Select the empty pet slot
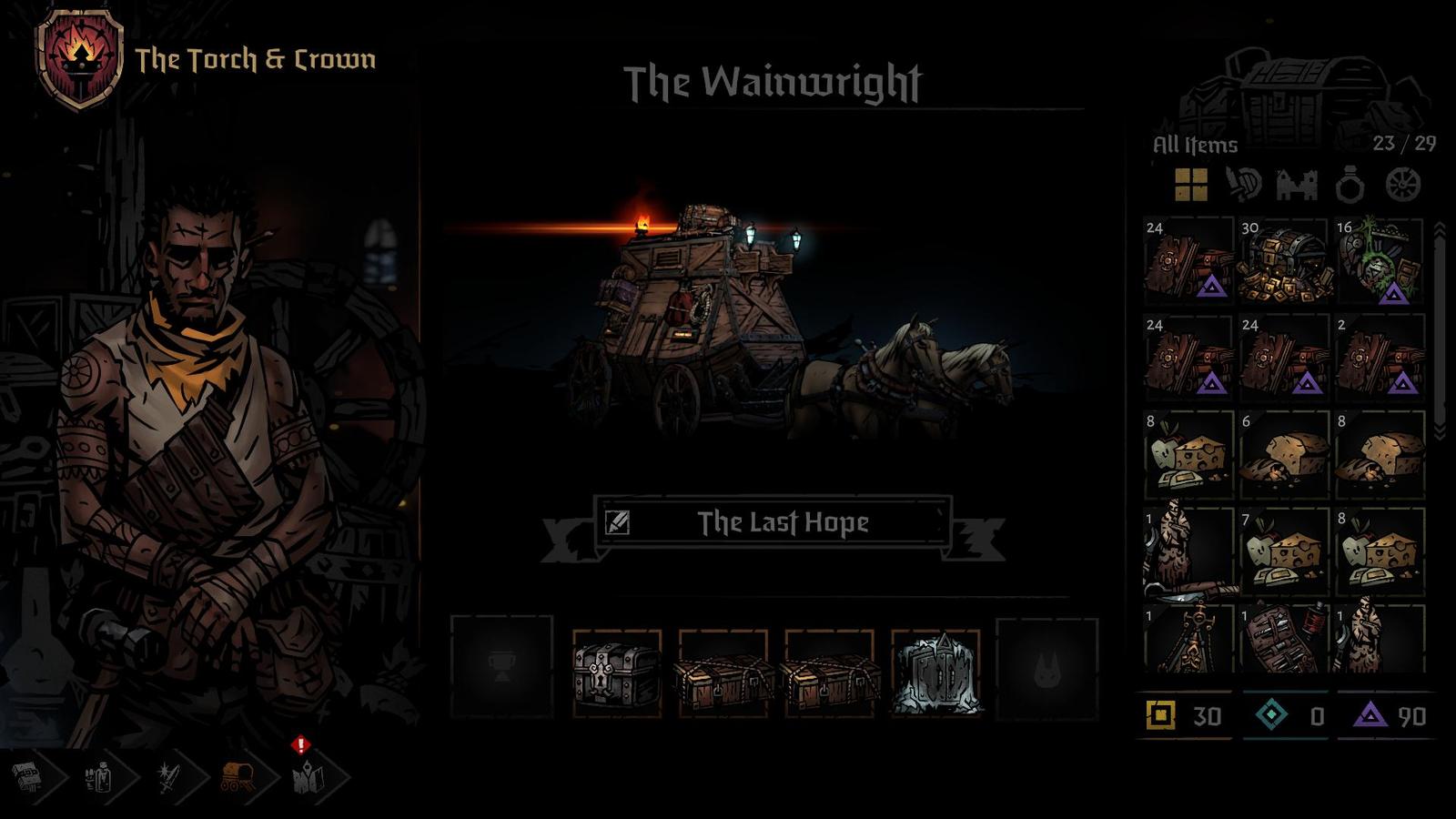This screenshot has height=819, width=1456. tap(1046, 668)
